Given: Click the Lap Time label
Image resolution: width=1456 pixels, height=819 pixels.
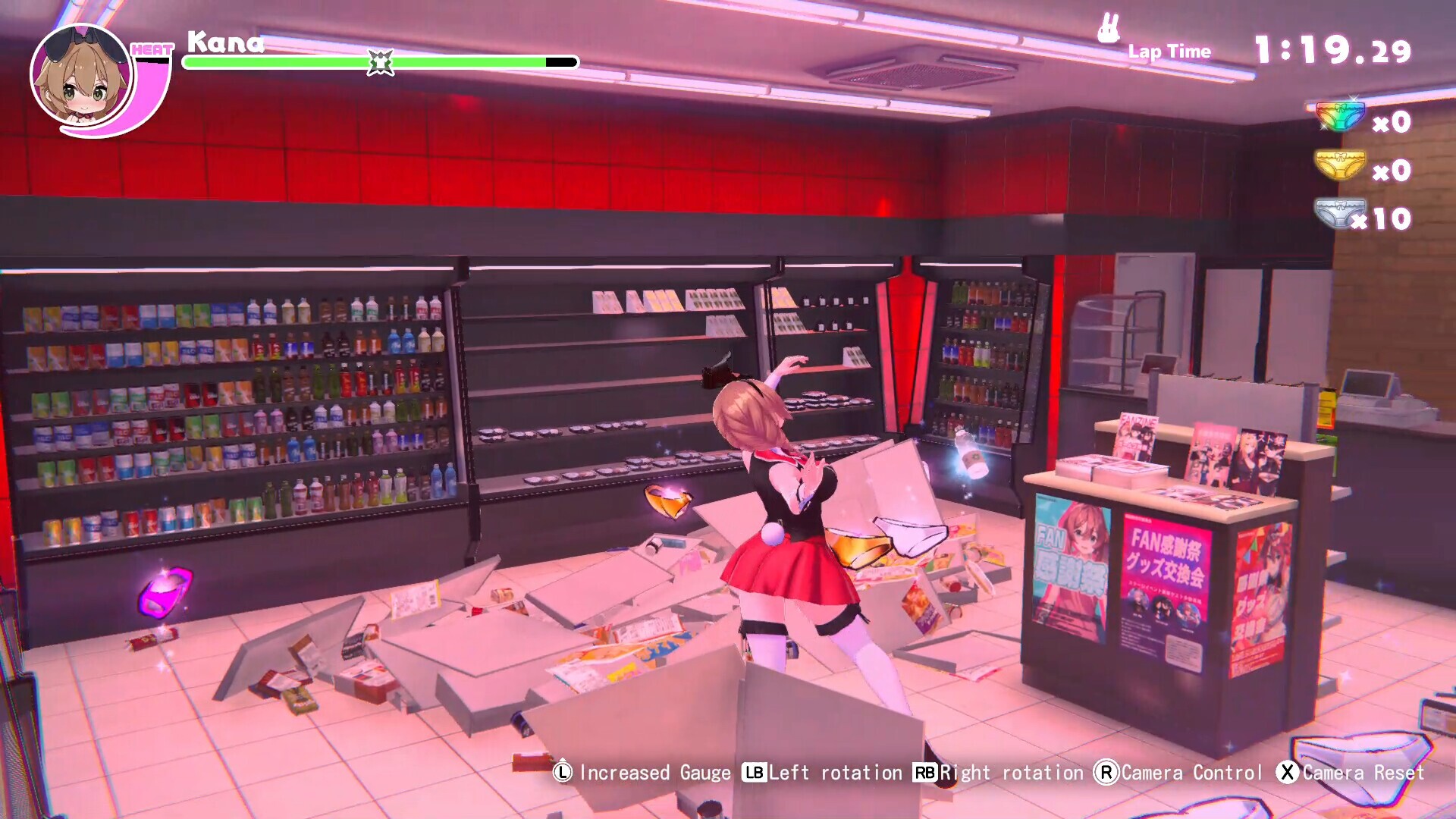Looking at the screenshot, I should 1169,52.
